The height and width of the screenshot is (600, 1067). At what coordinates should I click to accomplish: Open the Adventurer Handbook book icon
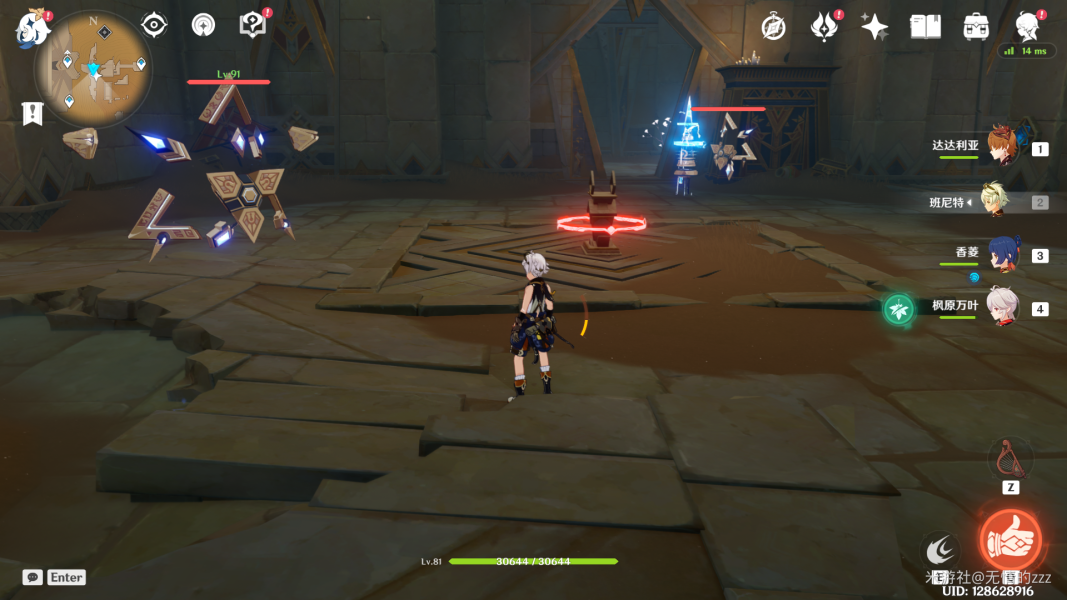(x=925, y=27)
